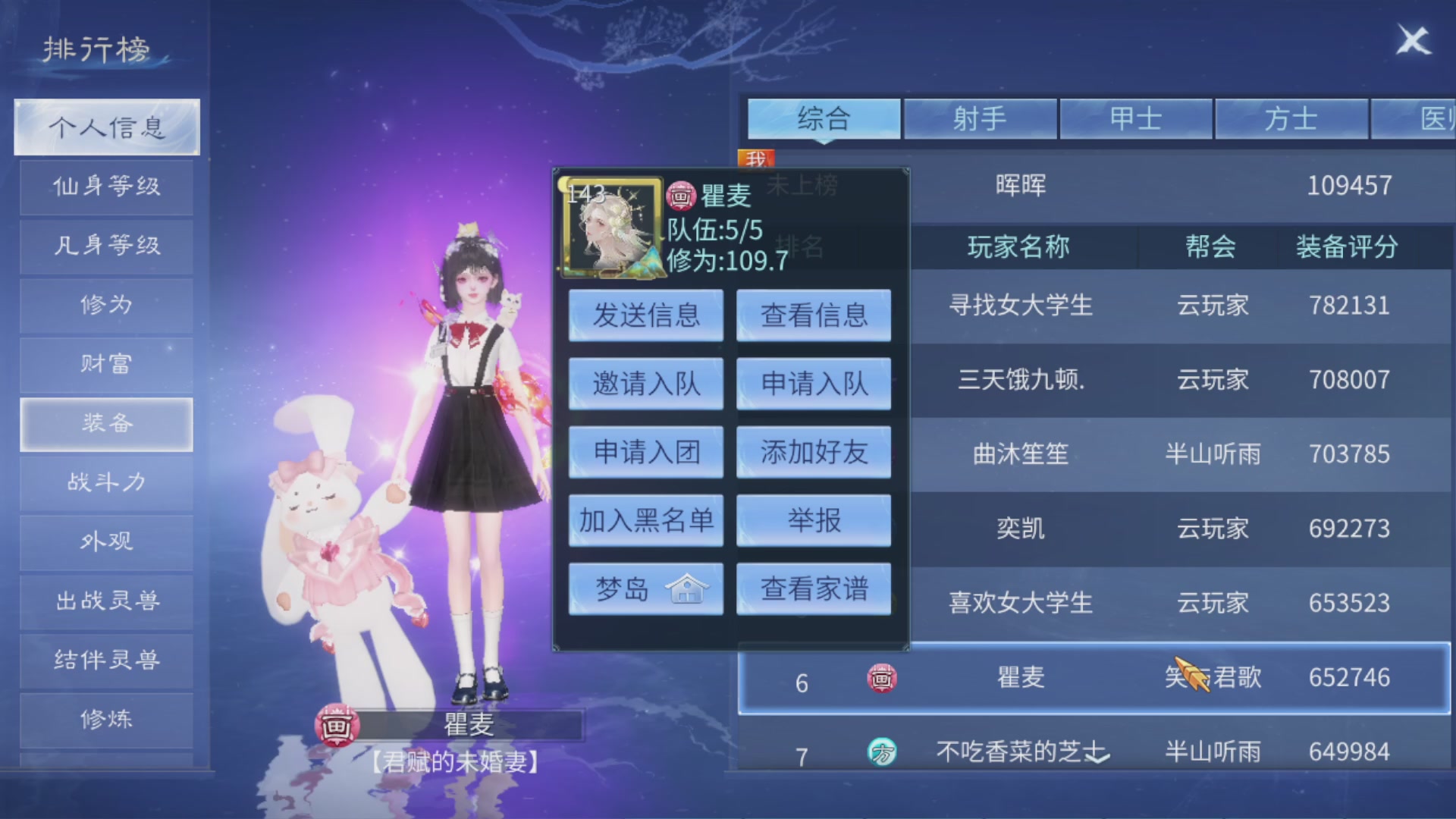Open the 外观 category in the sidebar
The image size is (1456, 819).
pyautogui.click(x=105, y=541)
